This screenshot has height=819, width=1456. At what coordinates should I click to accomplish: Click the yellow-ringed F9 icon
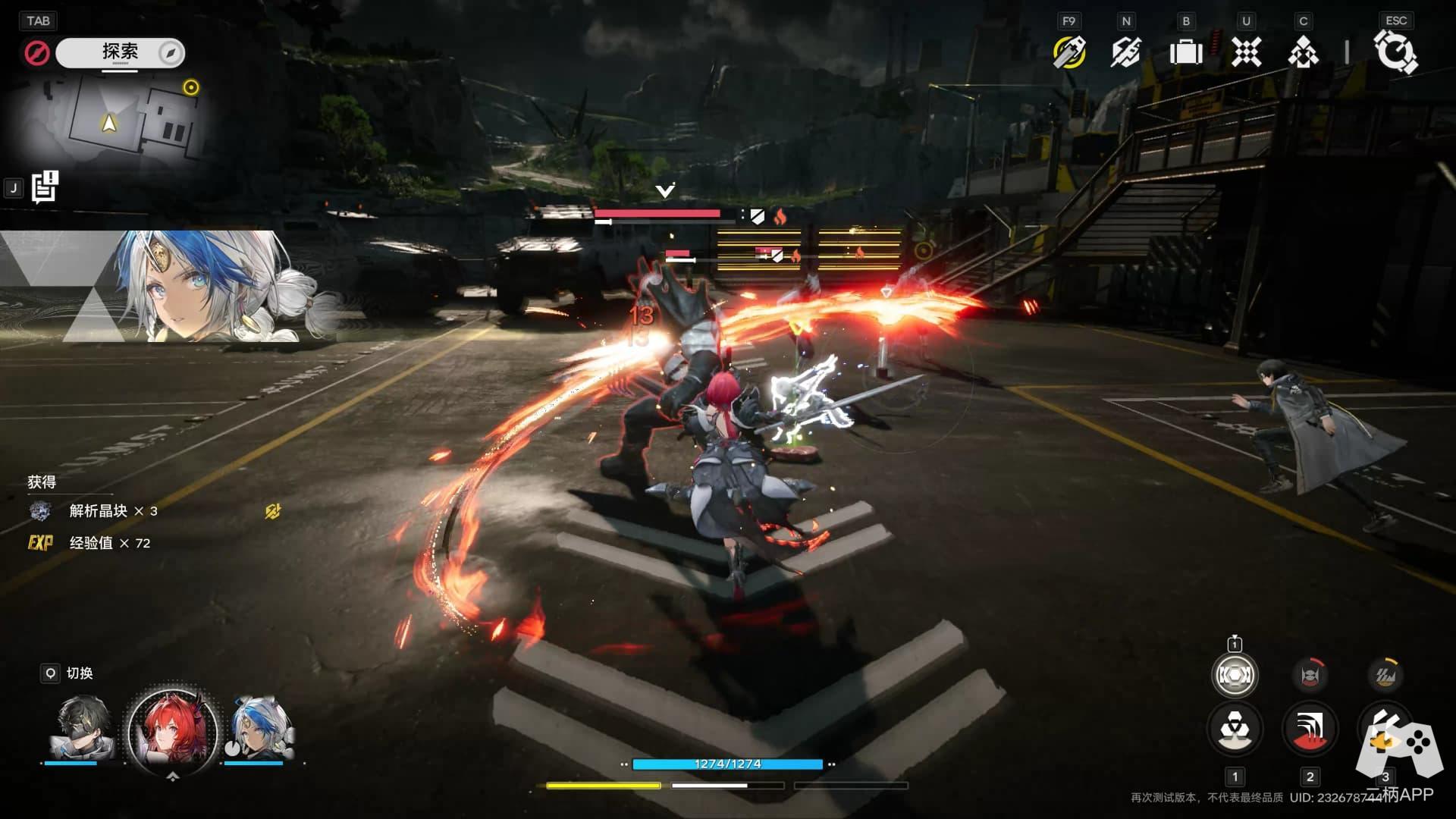point(1068,52)
